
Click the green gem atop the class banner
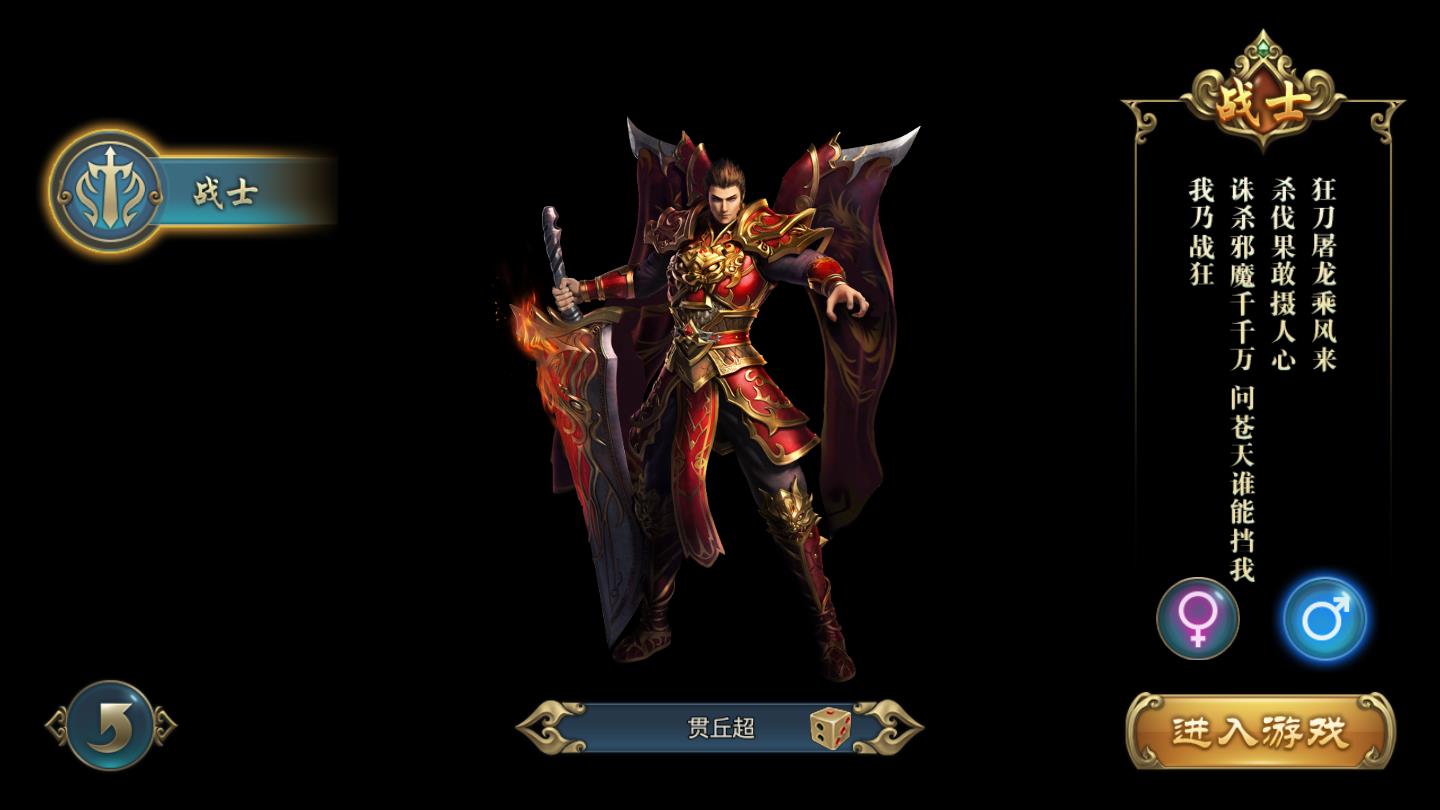click(1263, 47)
